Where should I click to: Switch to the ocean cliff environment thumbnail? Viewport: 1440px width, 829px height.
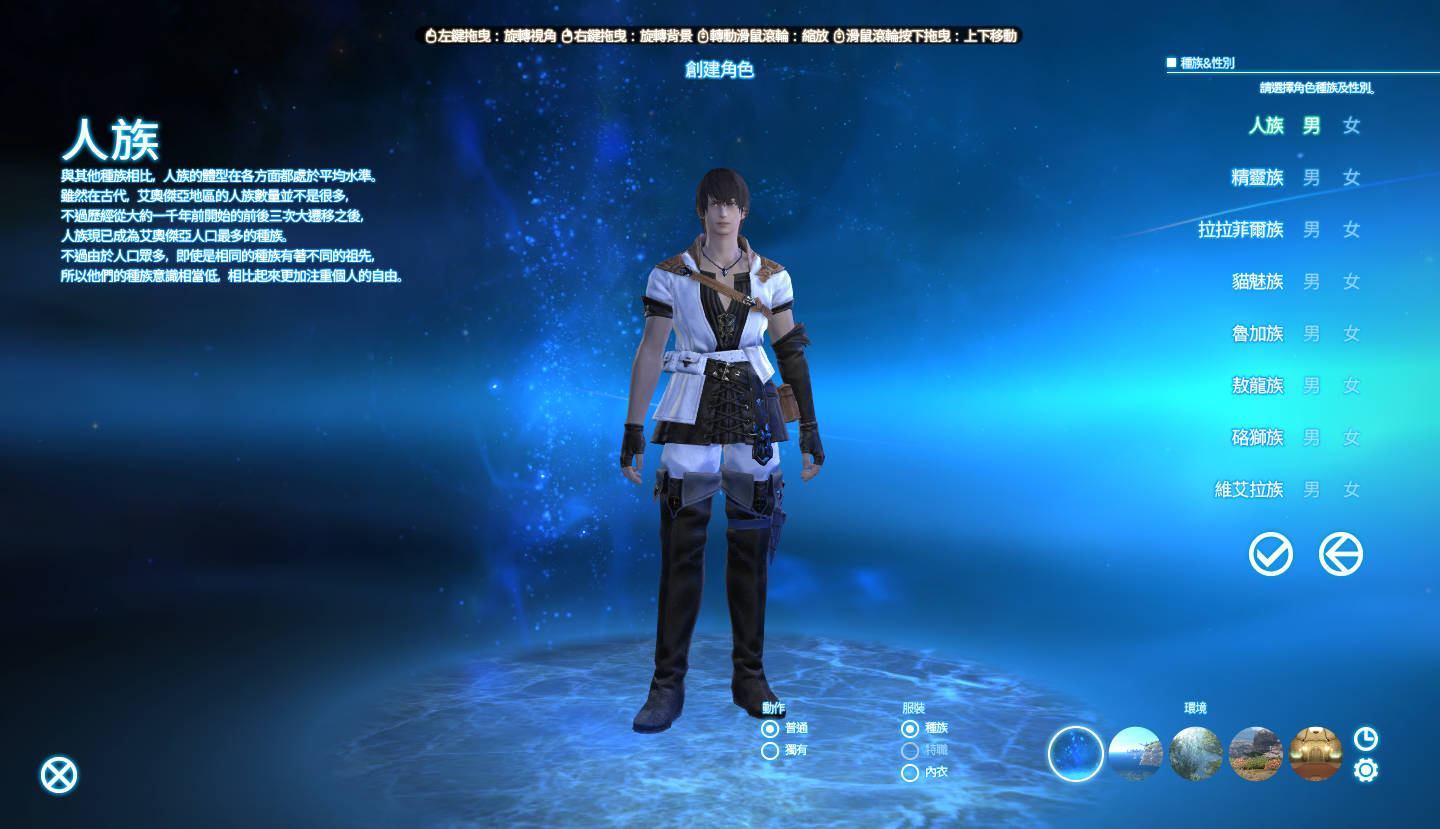click(x=1135, y=754)
